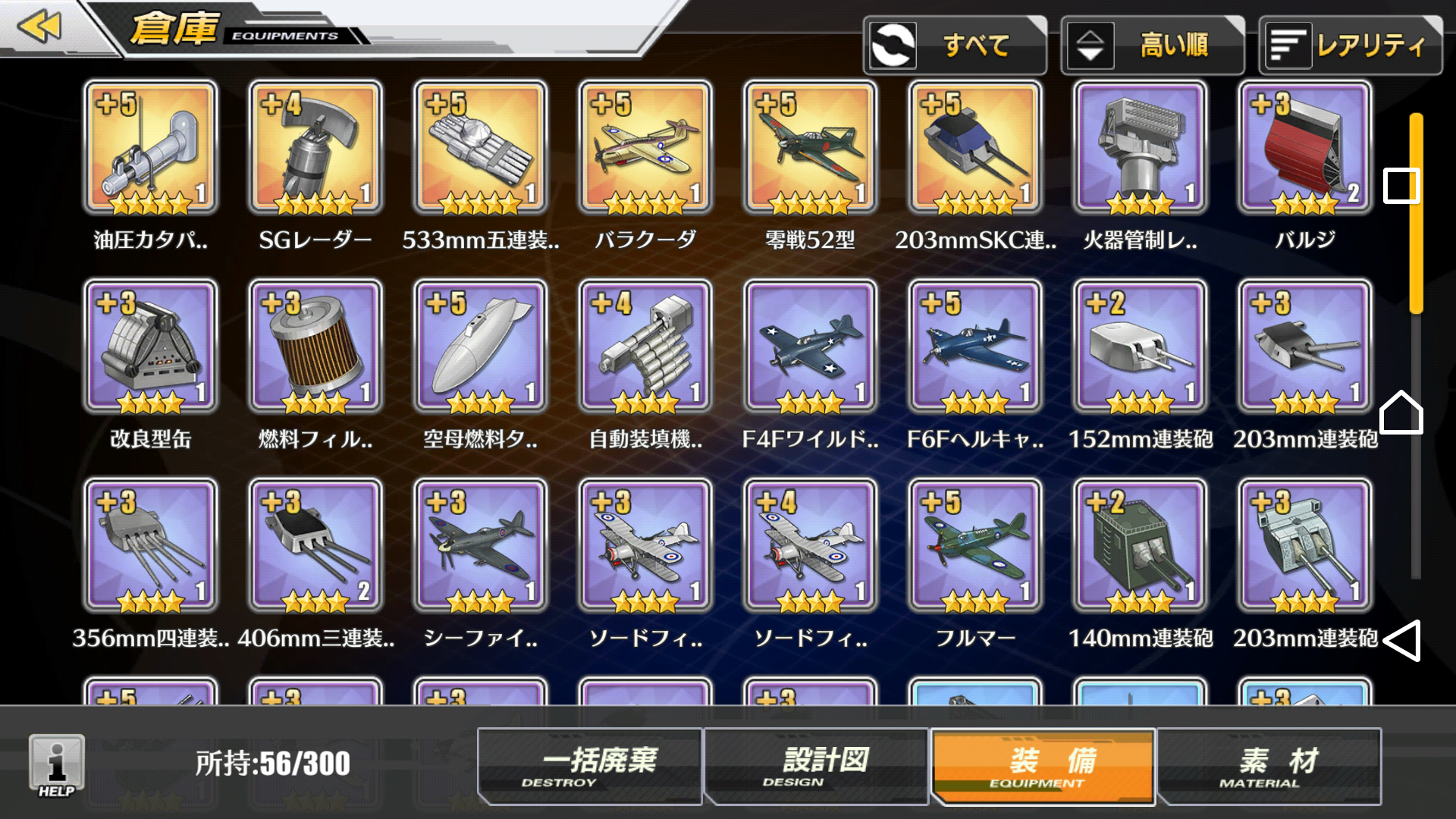Switch to the 設計図 design tab
The height and width of the screenshot is (819, 1456).
[x=816, y=766]
